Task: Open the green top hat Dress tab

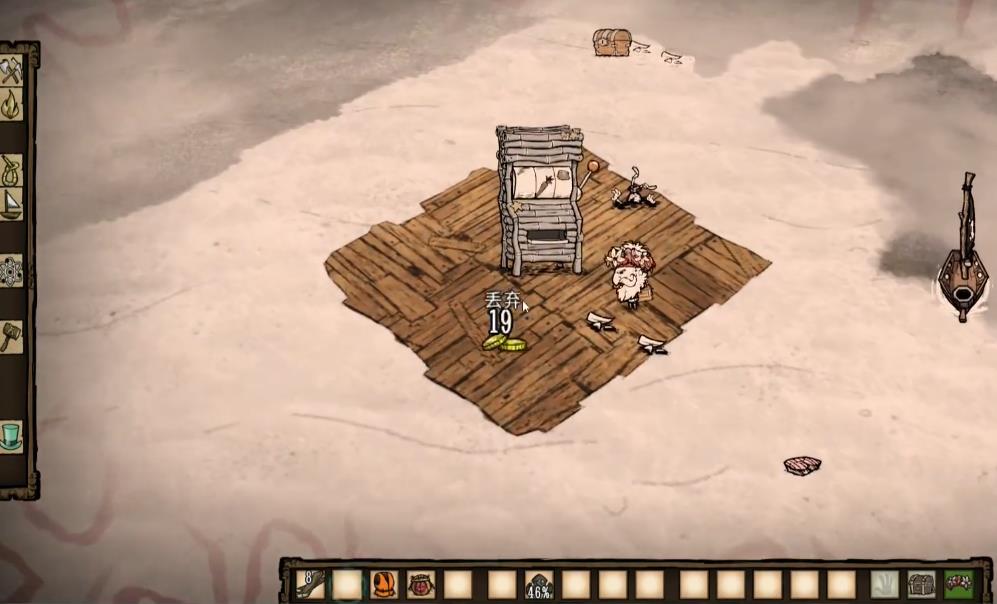Action: tap(12, 436)
